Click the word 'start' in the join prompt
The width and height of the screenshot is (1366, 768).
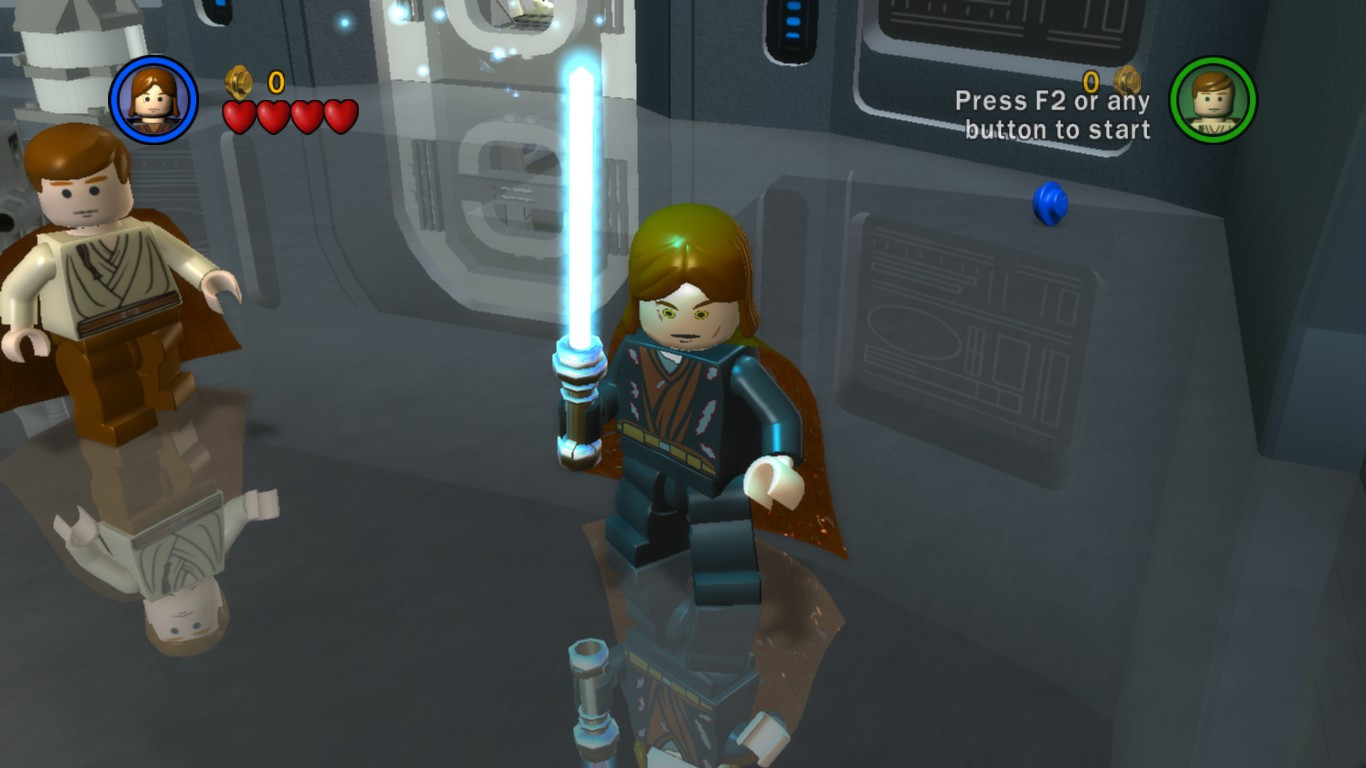1123,129
